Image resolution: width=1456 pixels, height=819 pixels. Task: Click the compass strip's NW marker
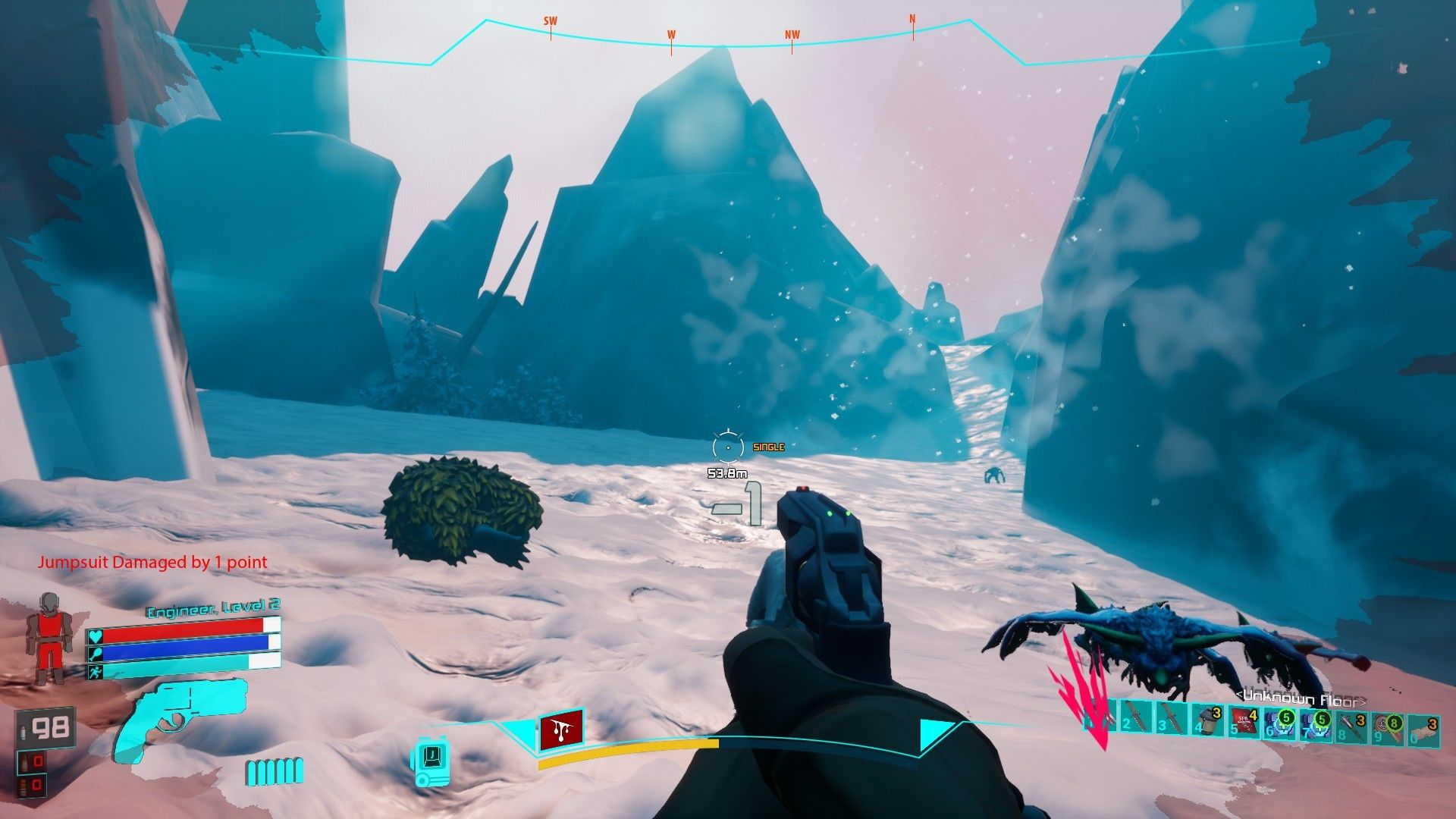click(792, 37)
